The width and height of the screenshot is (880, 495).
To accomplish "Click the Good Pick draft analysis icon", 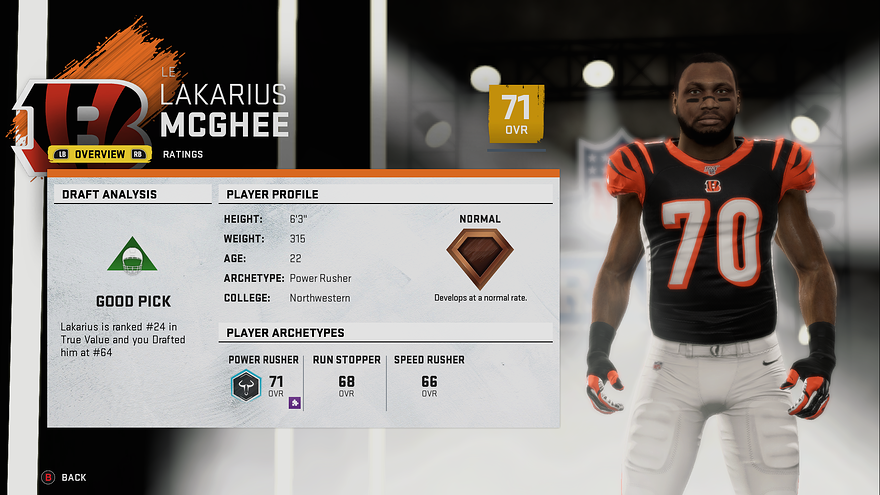I will pos(132,257).
